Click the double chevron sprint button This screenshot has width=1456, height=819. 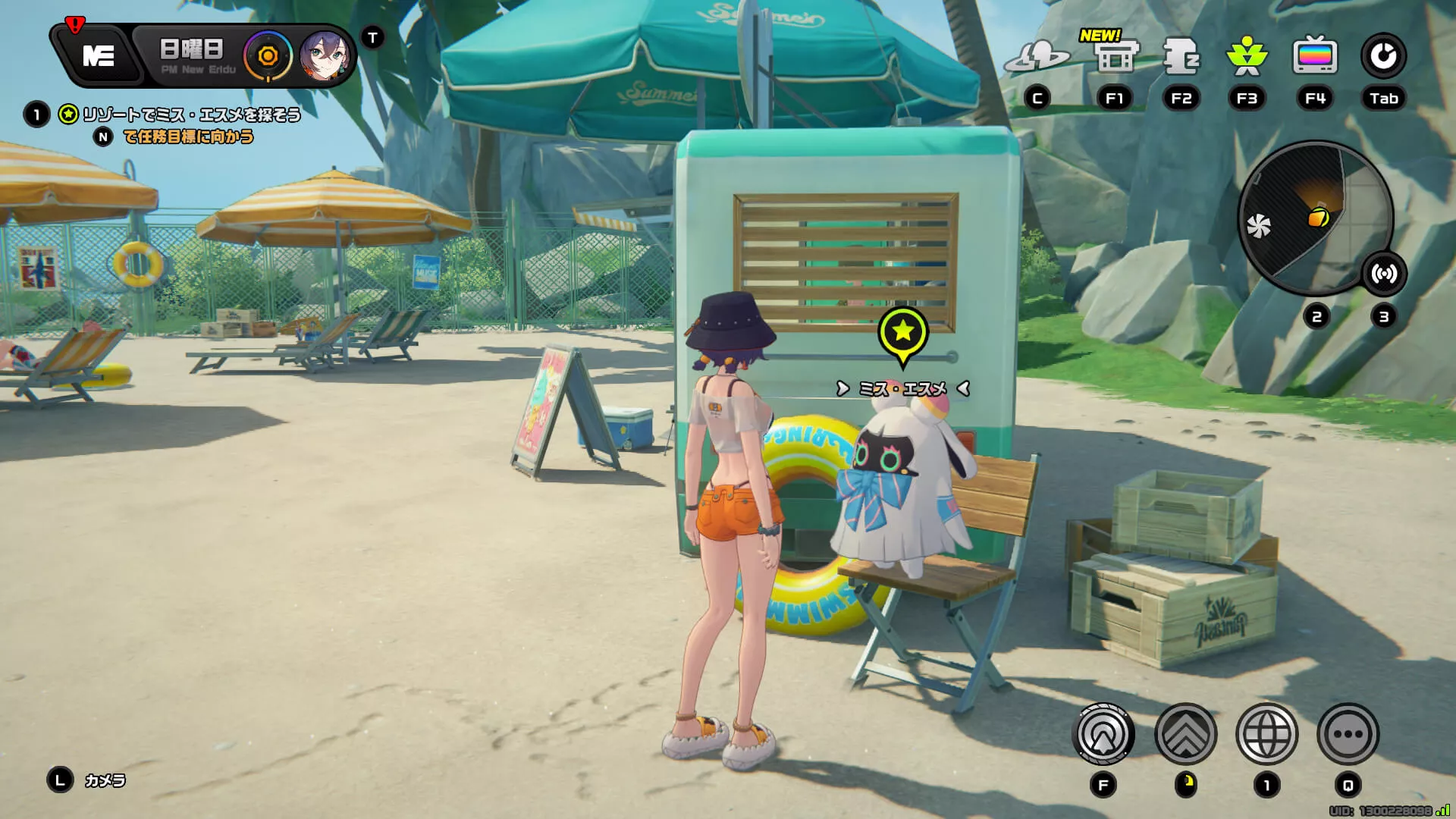(1185, 734)
